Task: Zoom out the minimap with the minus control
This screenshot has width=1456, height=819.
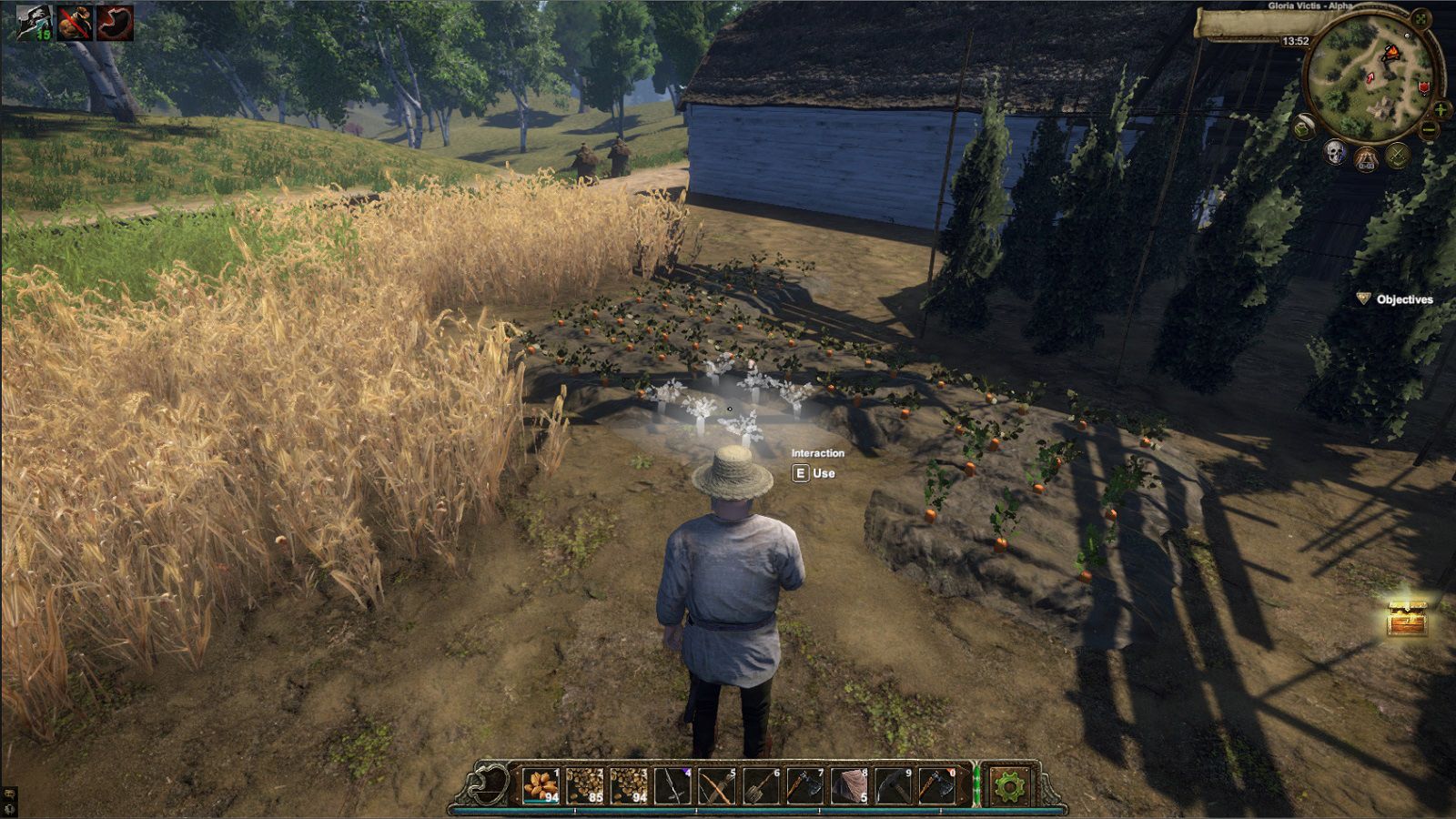Action: 1429,128
